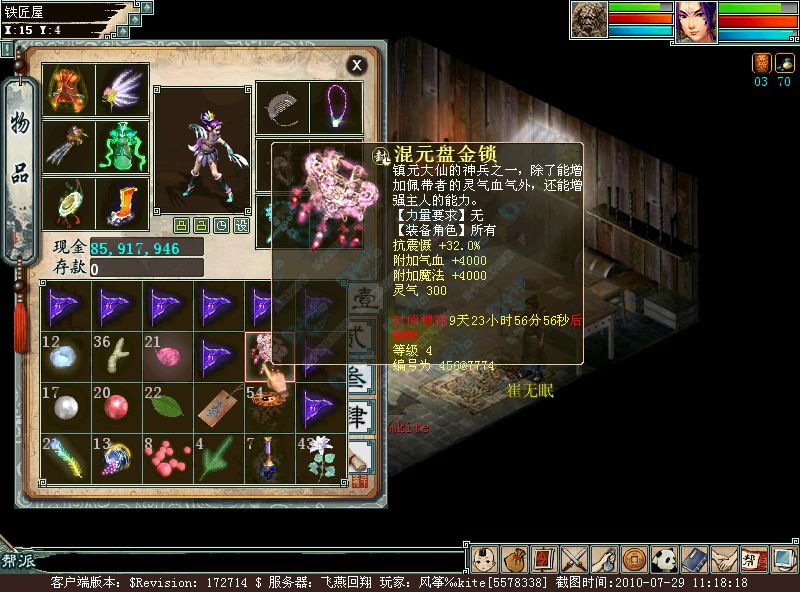Close the inventory window
The image size is (800, 592).
(357, 65)
